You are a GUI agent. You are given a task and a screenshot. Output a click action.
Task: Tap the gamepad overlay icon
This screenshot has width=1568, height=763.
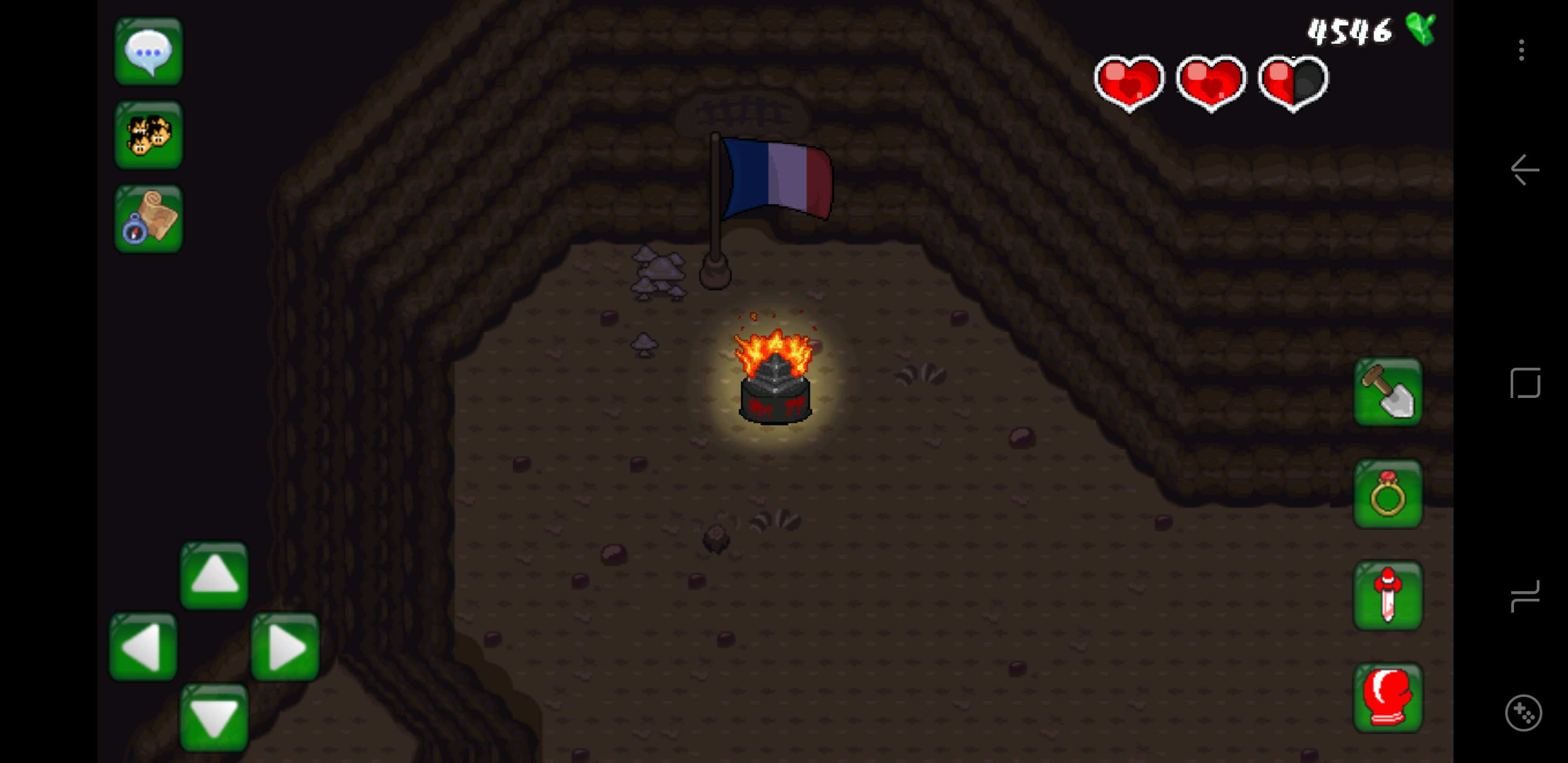1524,712
